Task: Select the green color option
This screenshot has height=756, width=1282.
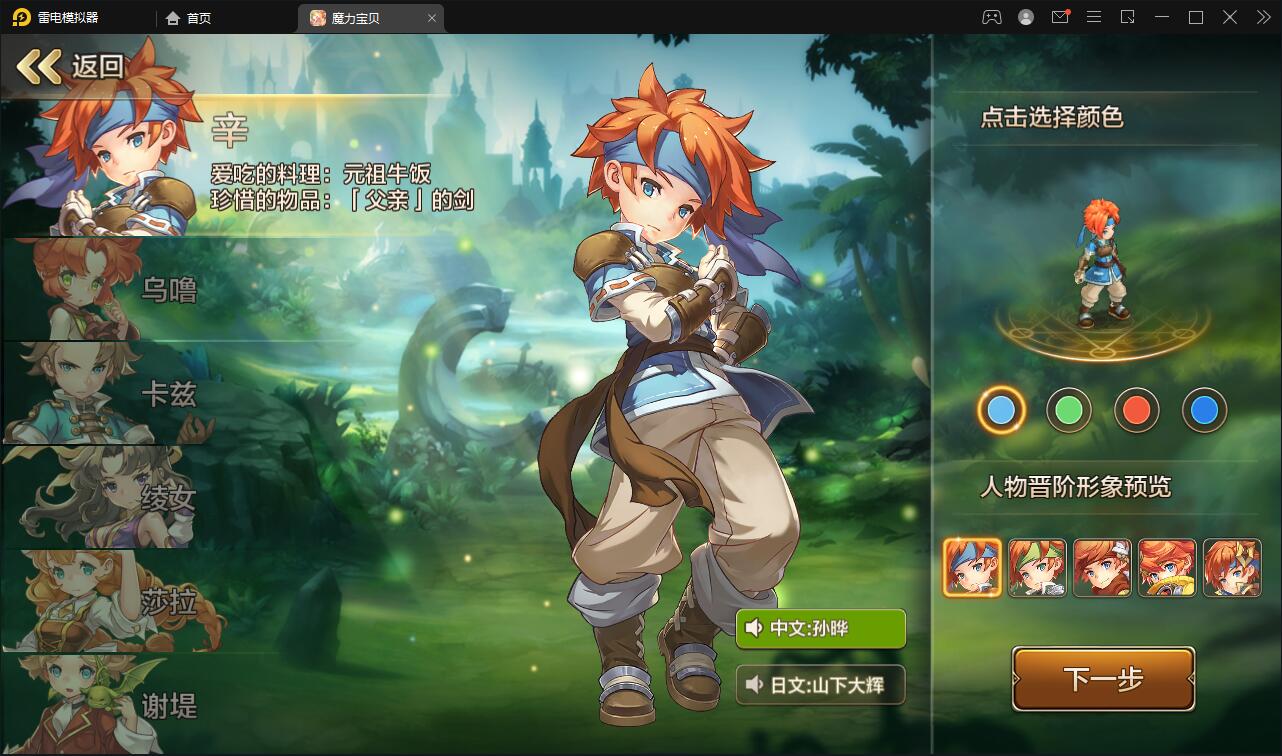Action: (1069, 410)
